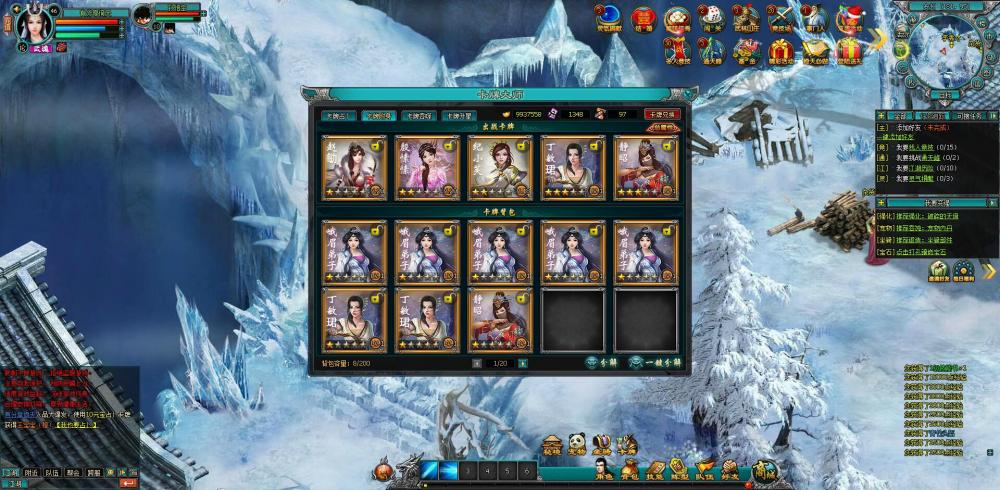The width and height of the screenshot is (1000, 490).
Task: Activate the 一键分解 one-click decompose button
Action: click(x=657, y=362)
